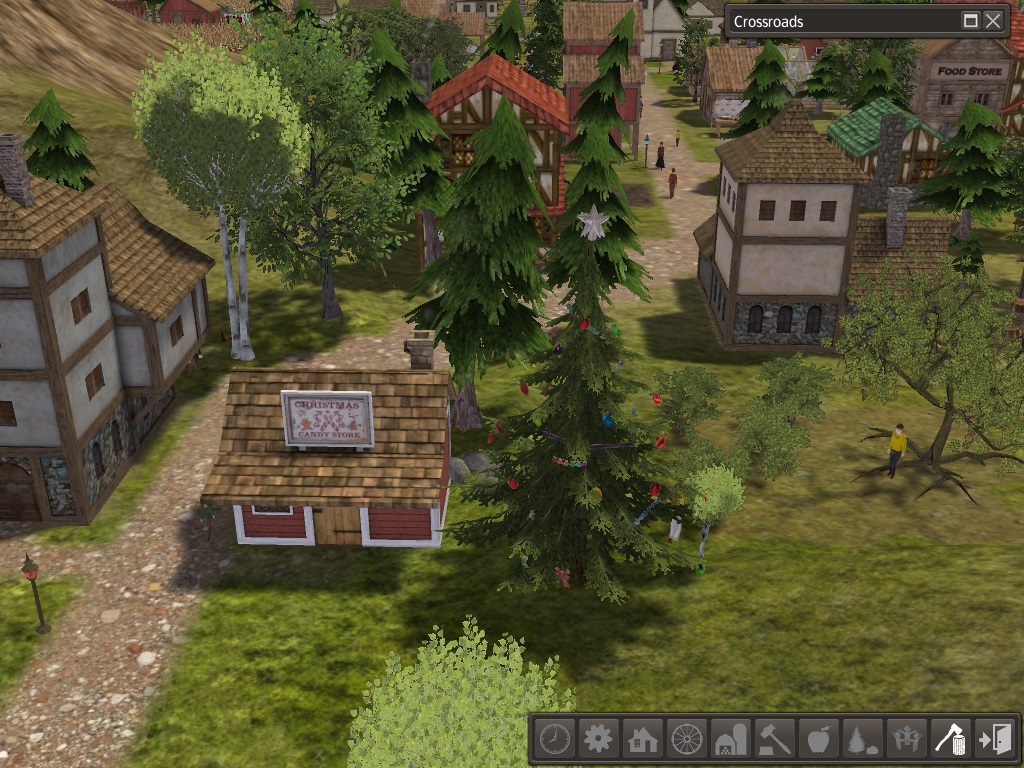Open the people gathering toolbar icon
This screenshot has width=1024, height=768.
click(x=906, y=740)
